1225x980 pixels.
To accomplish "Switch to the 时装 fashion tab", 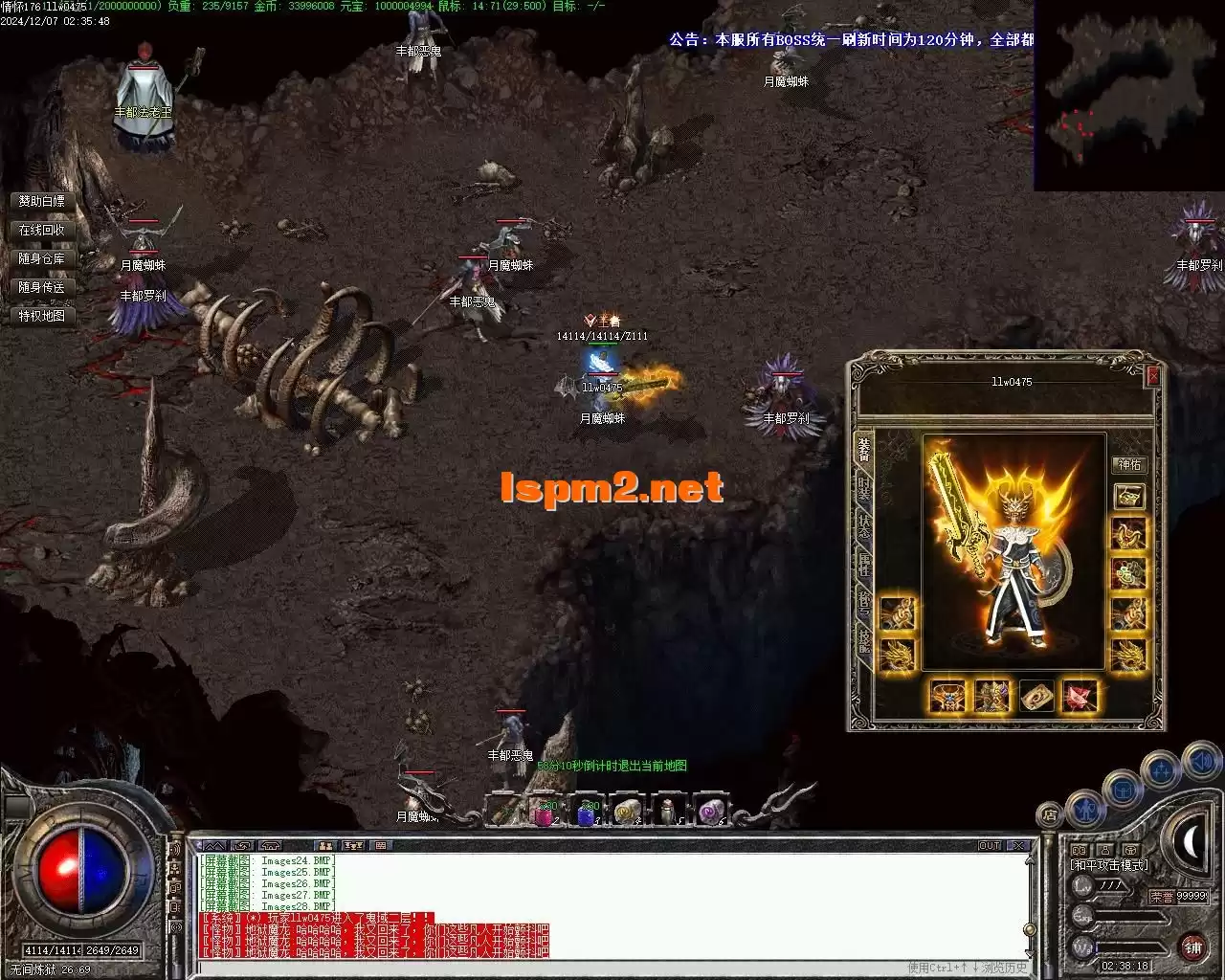I will pos(864,488).
